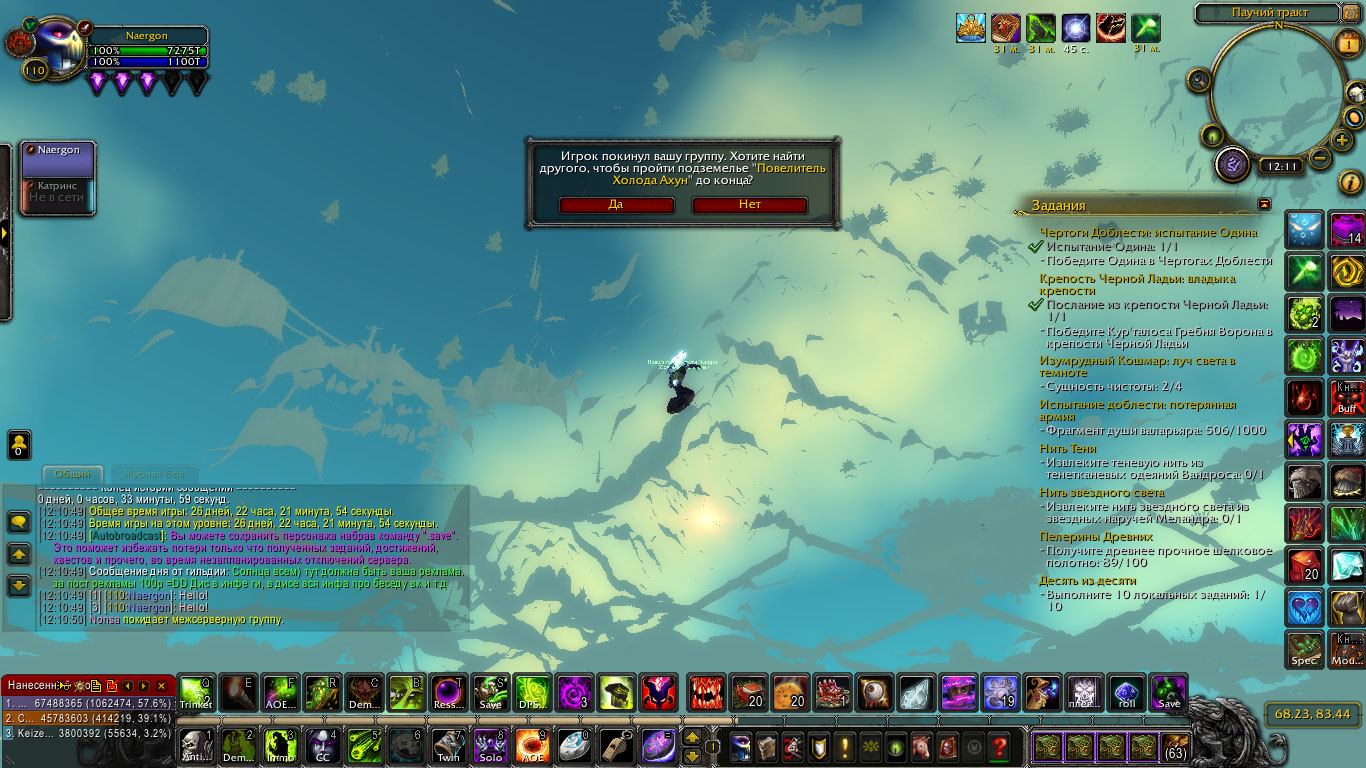Open the calendar button by the minimap
This screenshot has width=1366, height=768.
pyautogui.click(x=1347, y=42)
